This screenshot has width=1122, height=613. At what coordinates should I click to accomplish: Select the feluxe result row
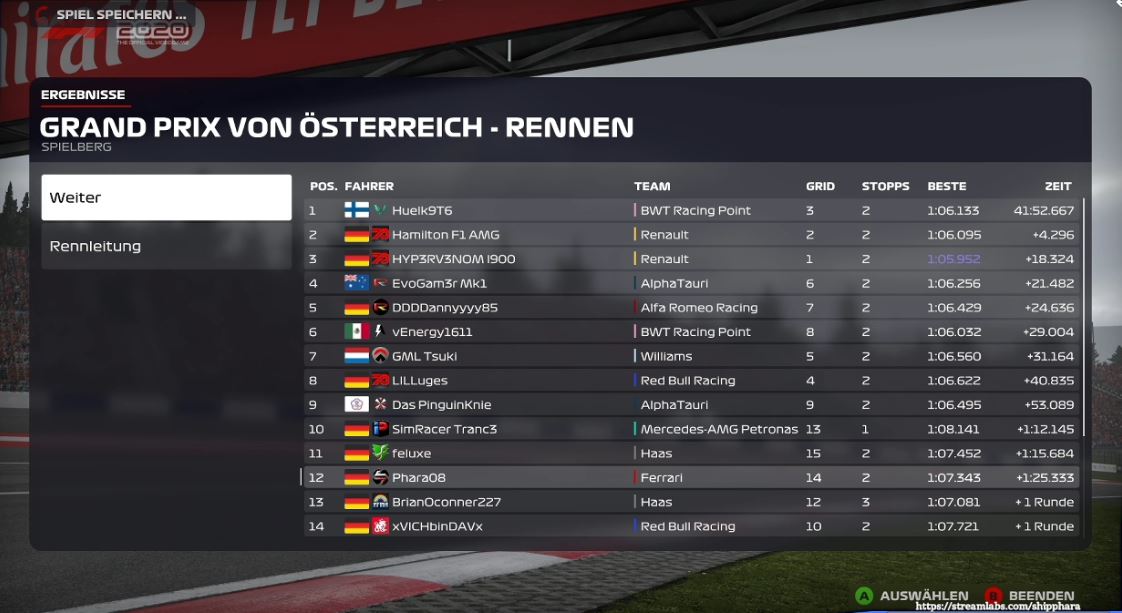[690, 453]
